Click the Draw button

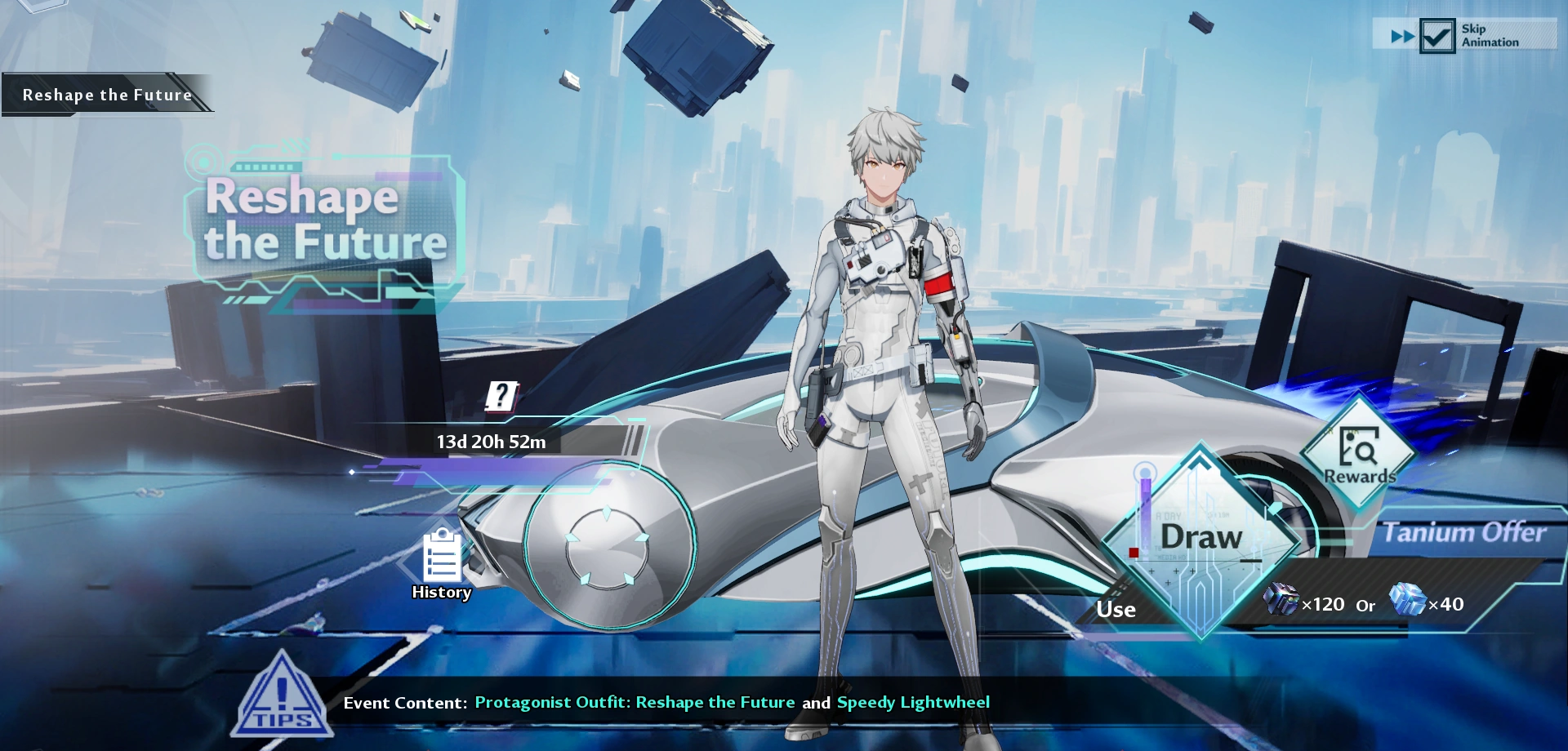point(1200,539)
